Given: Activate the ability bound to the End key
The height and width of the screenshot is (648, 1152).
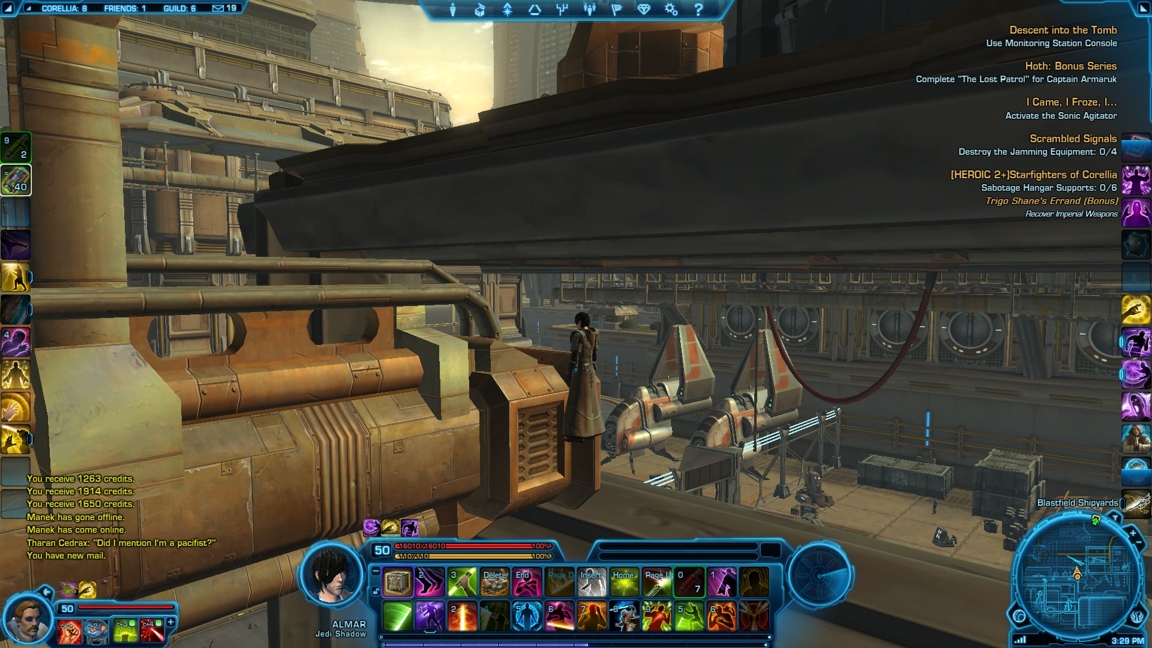Looking at the screenshot, I should 527,582.
